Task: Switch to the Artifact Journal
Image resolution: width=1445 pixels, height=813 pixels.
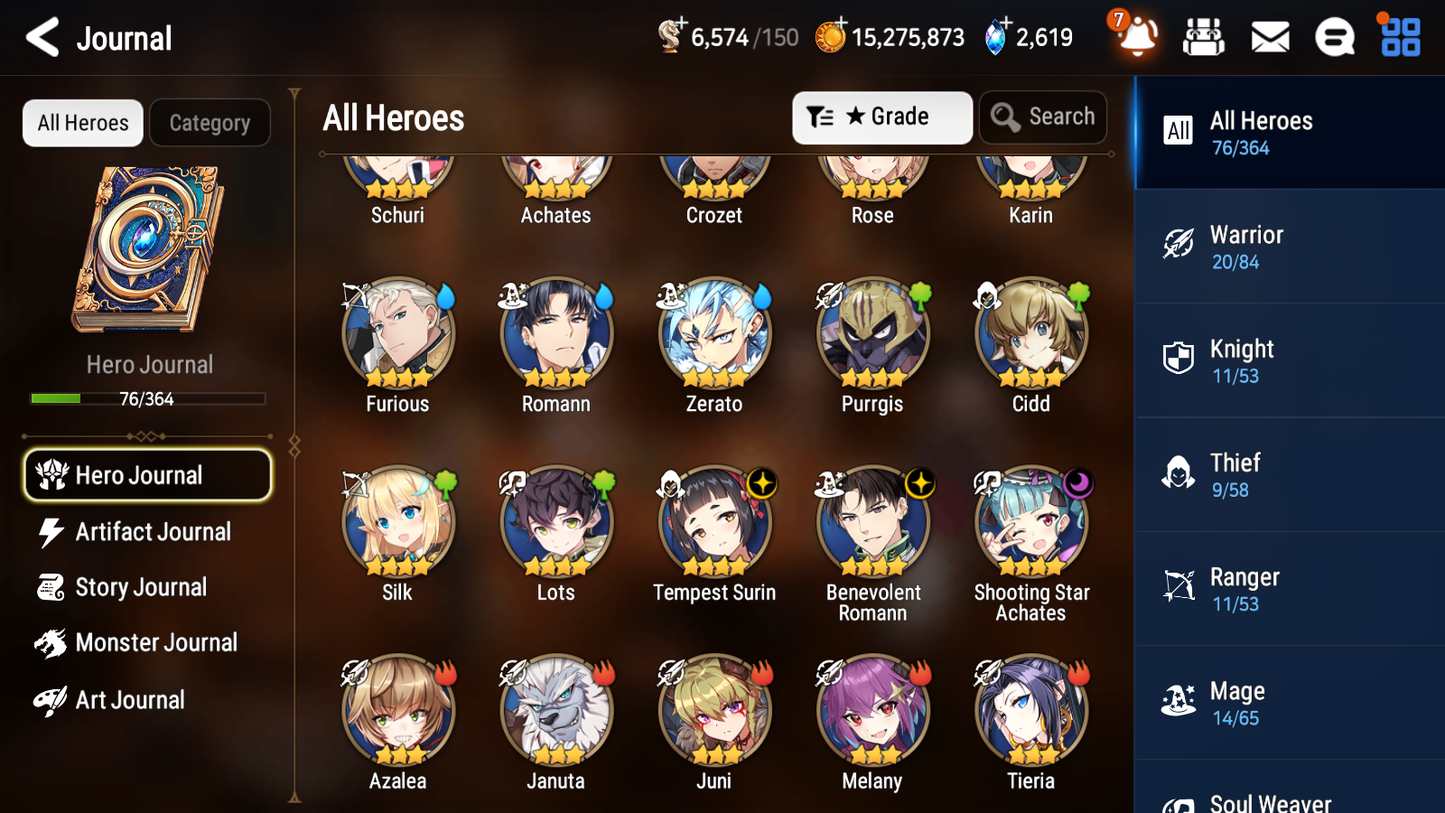Action: [x=153, y=532]
